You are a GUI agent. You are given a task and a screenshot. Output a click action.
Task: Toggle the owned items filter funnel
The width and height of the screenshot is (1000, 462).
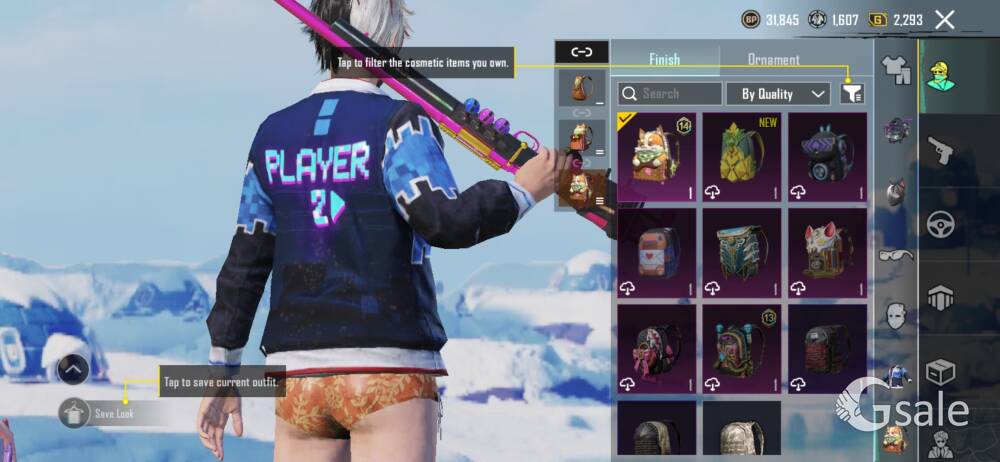852,93
